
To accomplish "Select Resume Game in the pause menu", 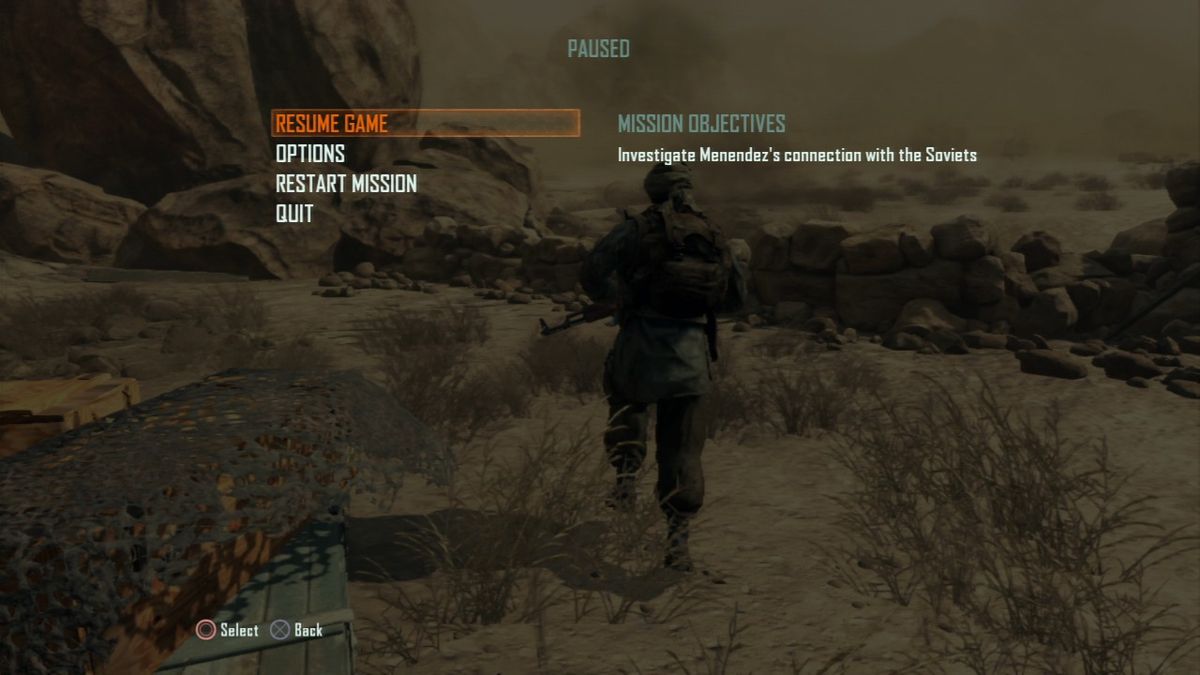I will 332,124.
